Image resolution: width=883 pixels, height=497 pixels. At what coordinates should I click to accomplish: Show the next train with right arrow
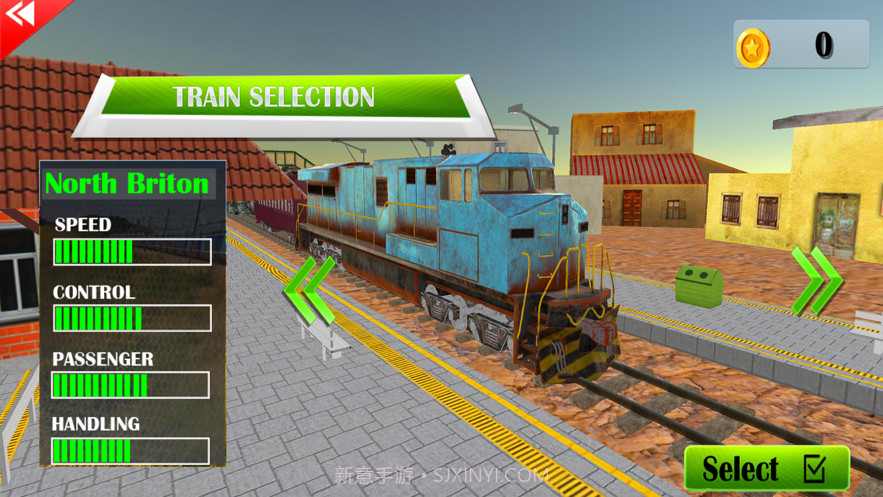point(815,281)
